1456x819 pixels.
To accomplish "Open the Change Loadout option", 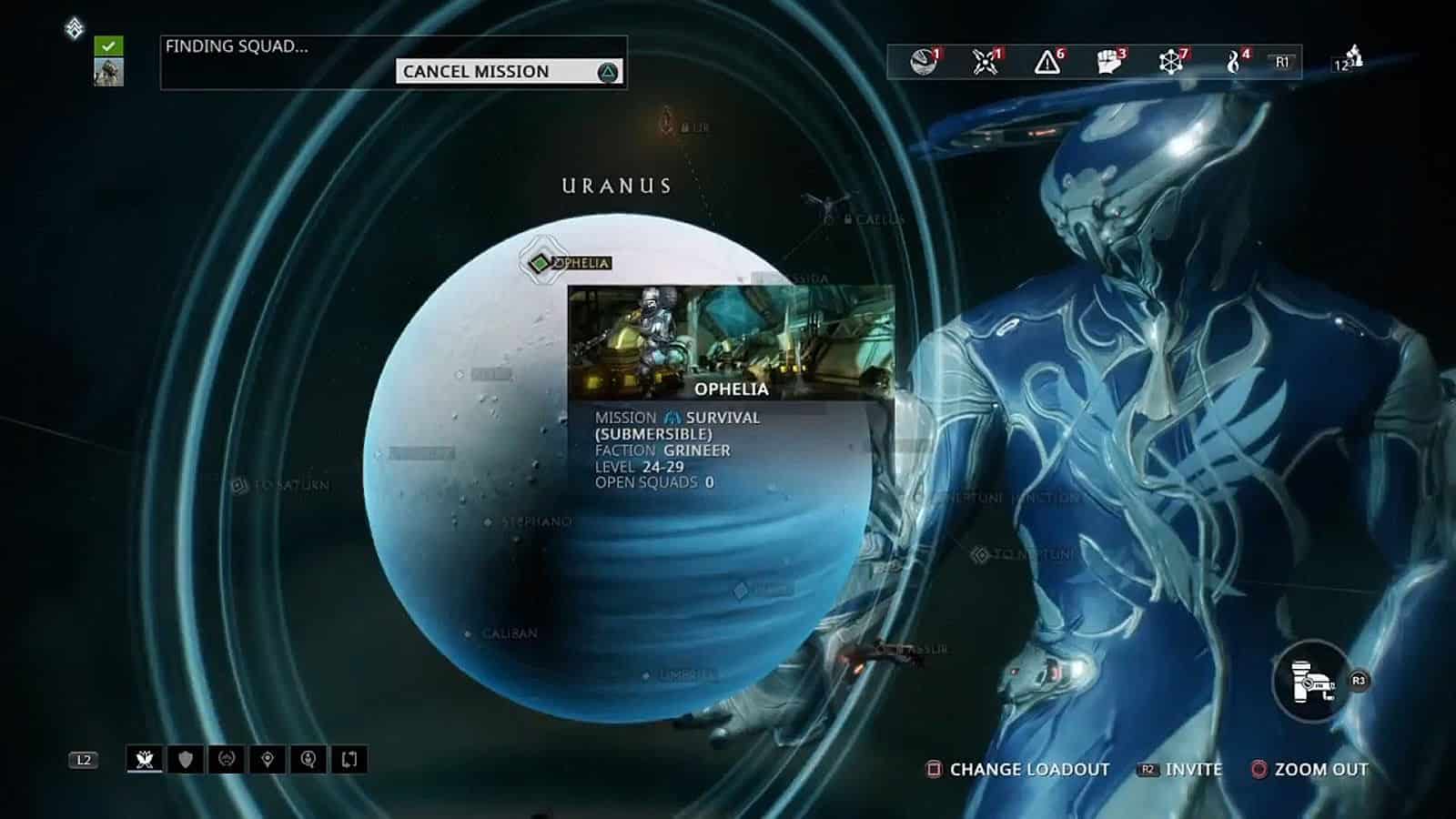I will pos(1019,770).
